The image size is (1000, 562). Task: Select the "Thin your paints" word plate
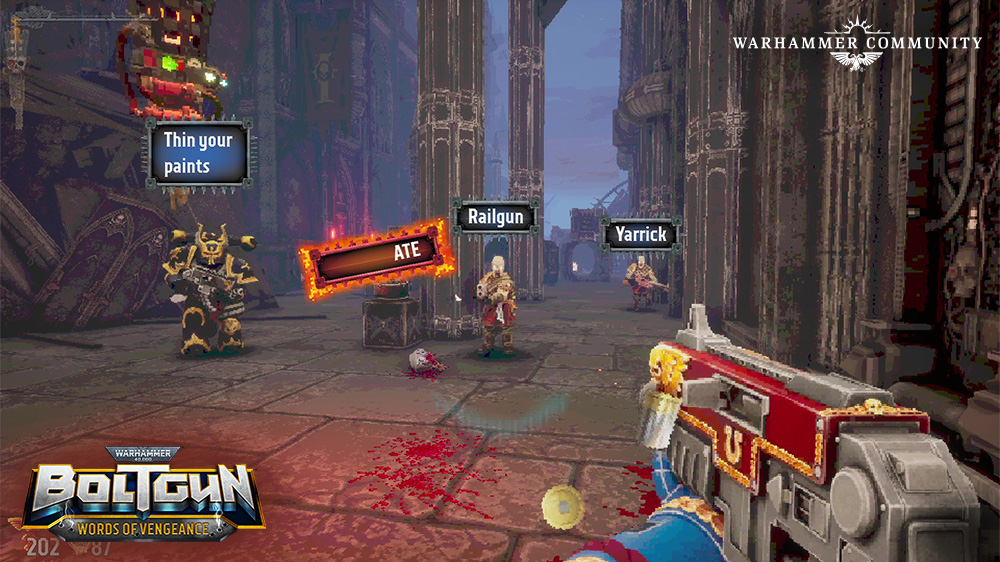coord(199,153)
